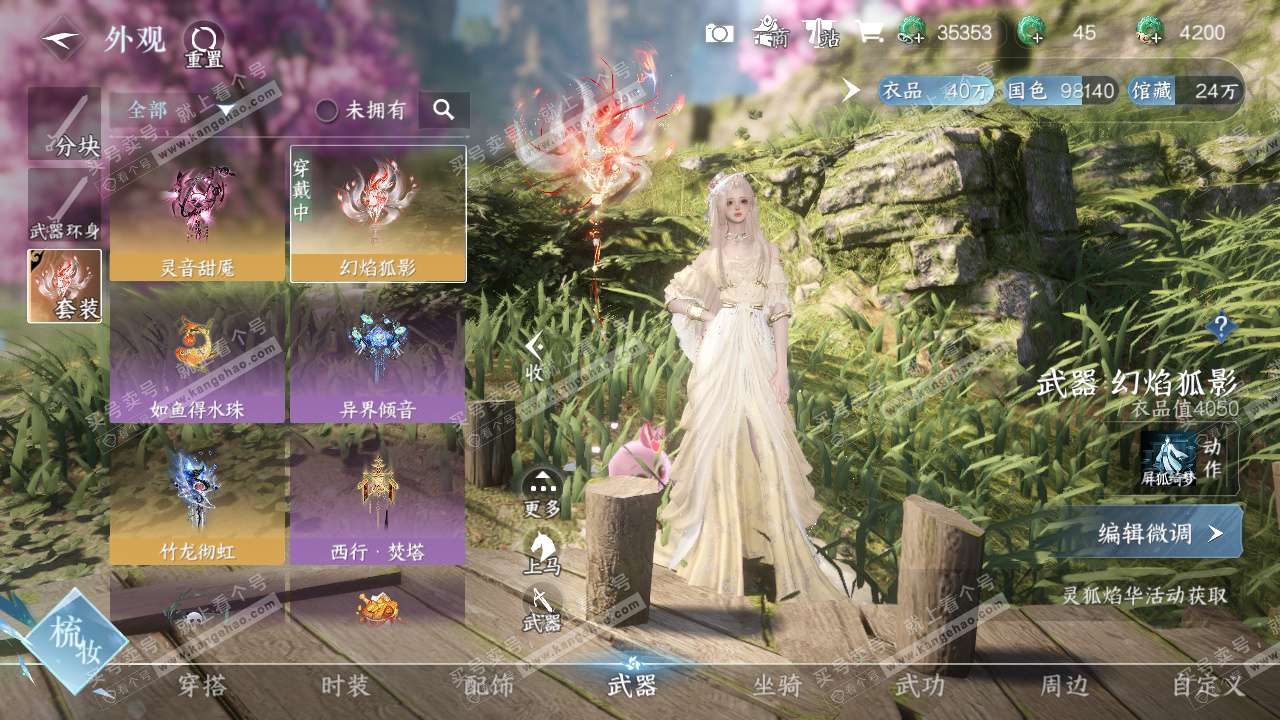
Task: Select the 灵音甜魇 weapon skin
Action: pyautogui.click(x=197, y=214)
